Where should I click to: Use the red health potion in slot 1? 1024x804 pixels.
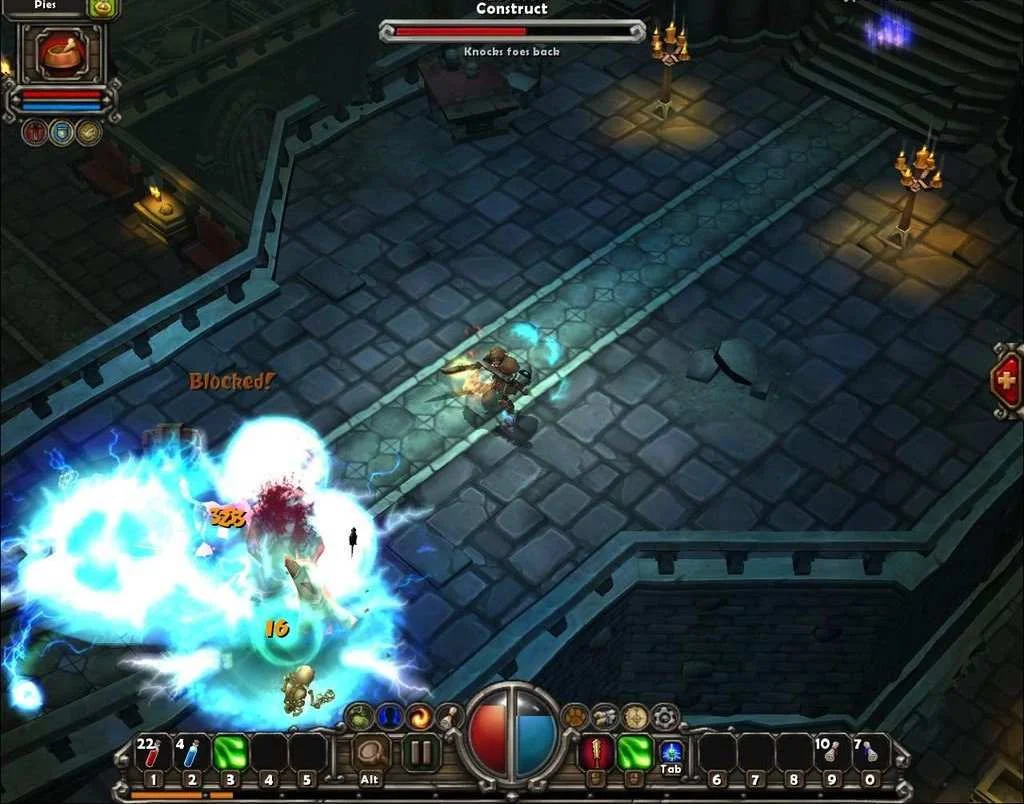[x=152, y=753]
